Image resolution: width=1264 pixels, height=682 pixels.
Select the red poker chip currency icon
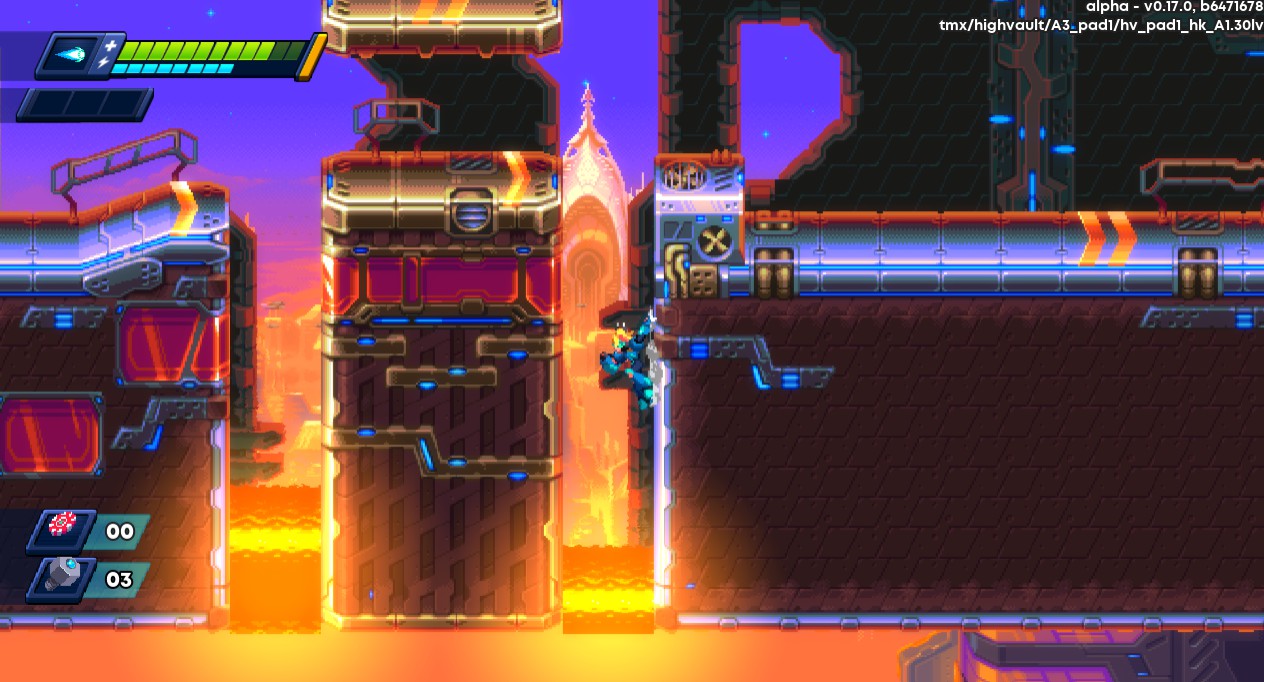(x=63, y=526)
